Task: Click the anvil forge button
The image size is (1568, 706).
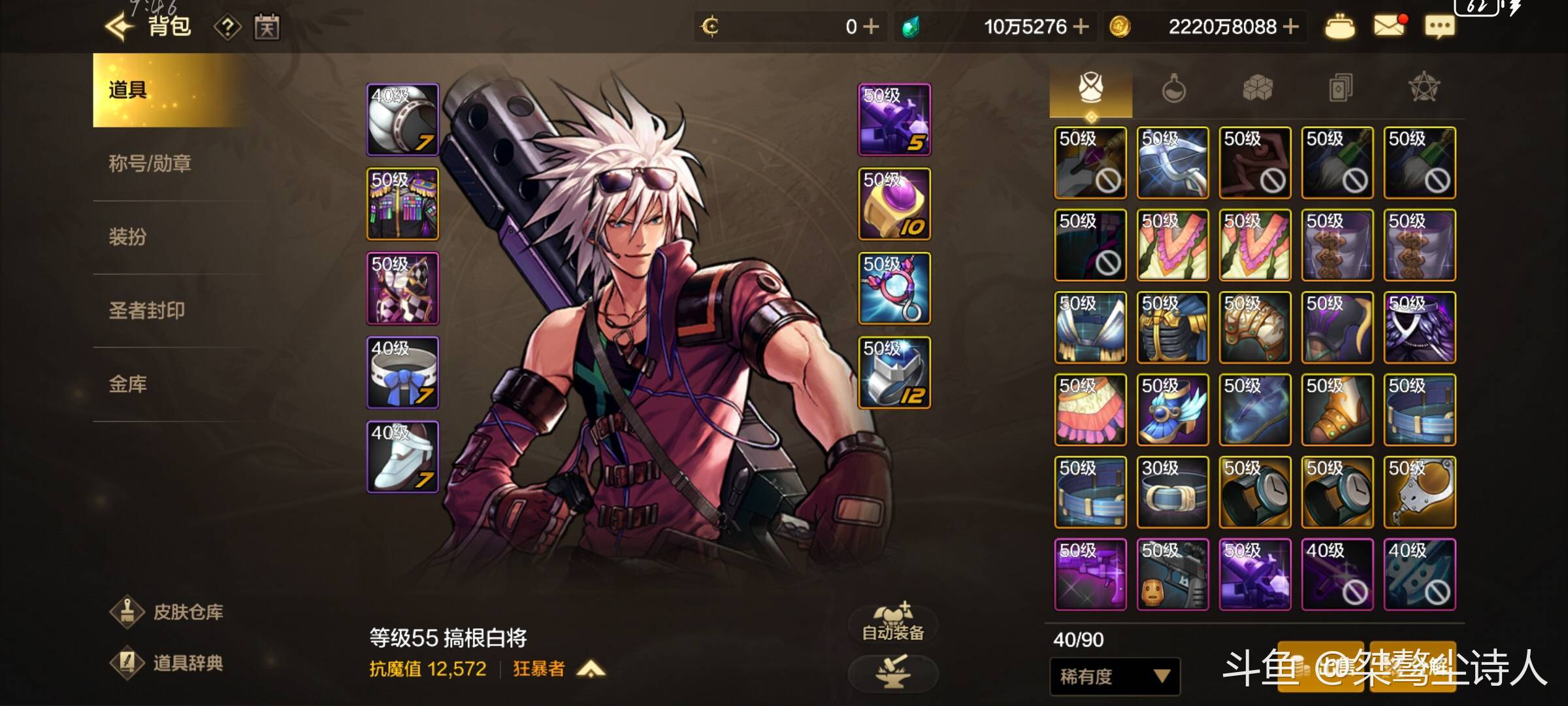Action: (892, 673)
